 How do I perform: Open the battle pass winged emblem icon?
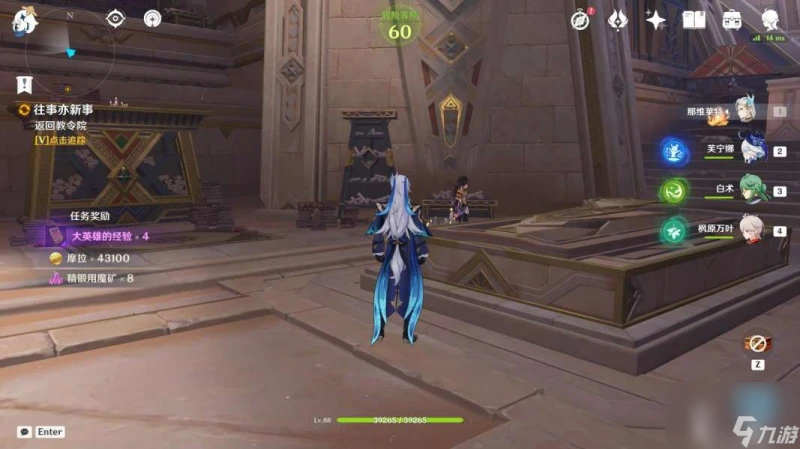[x=618, y=19]
